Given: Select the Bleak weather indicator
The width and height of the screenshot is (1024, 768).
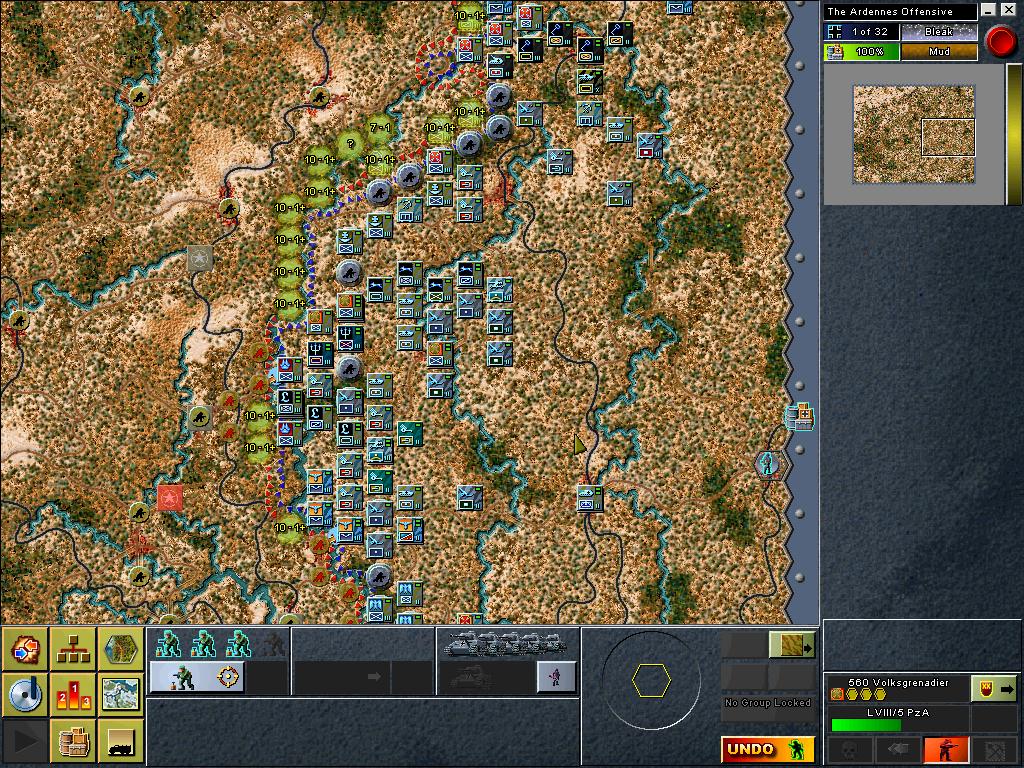Looking at the screenshot, I should point(938,32).
